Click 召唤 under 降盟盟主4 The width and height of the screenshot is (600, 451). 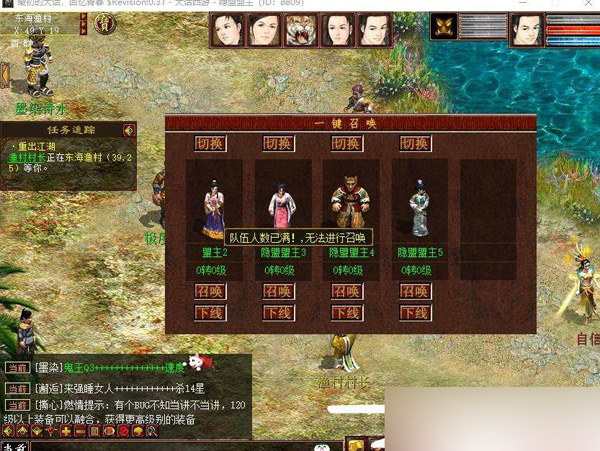[x=347, y=291]
